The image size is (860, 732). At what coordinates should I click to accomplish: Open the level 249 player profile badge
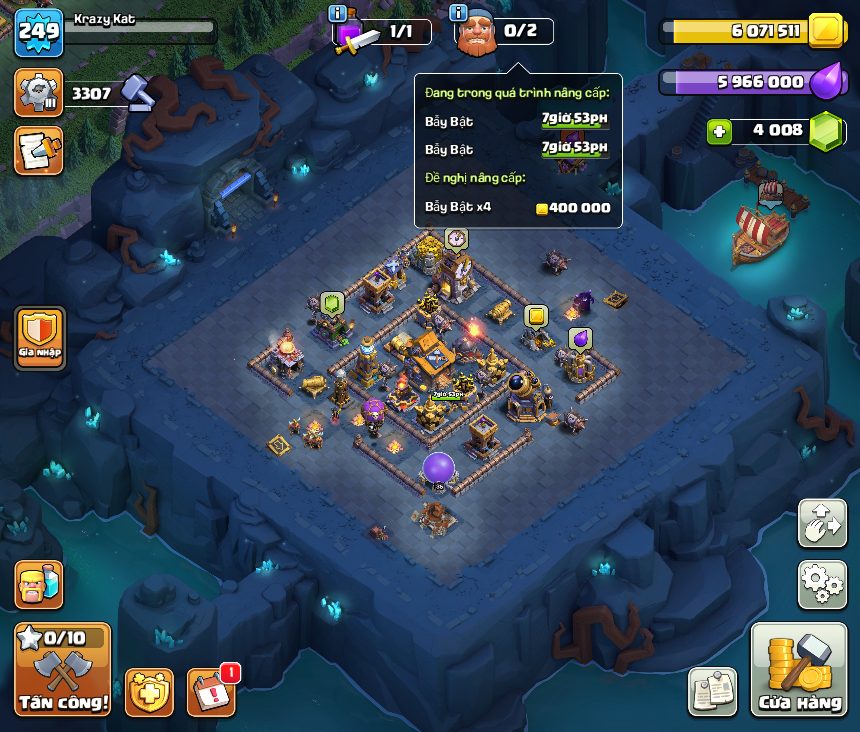tap(39, 32)
